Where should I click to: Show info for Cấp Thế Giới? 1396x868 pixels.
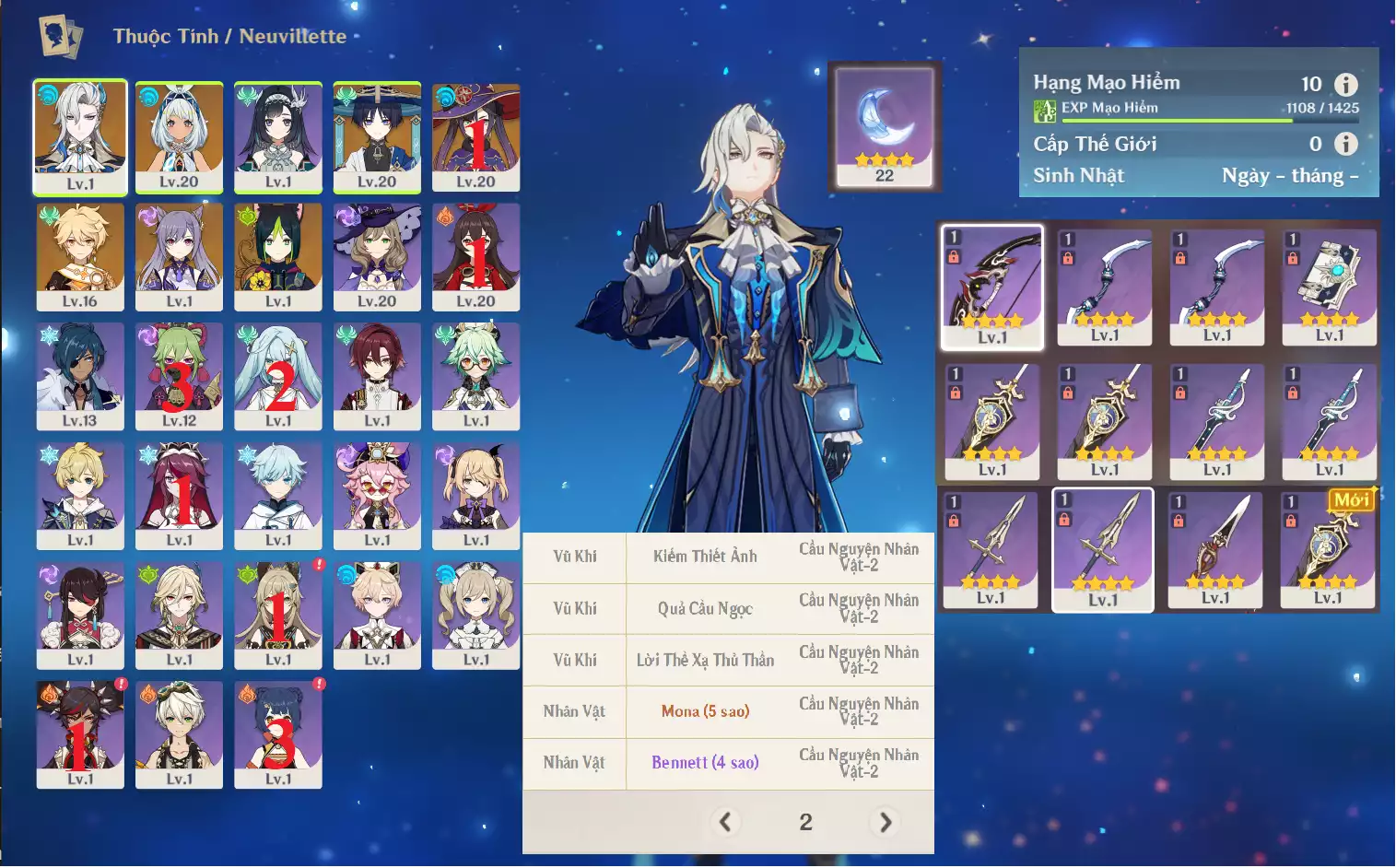[x=1345, y=144]
